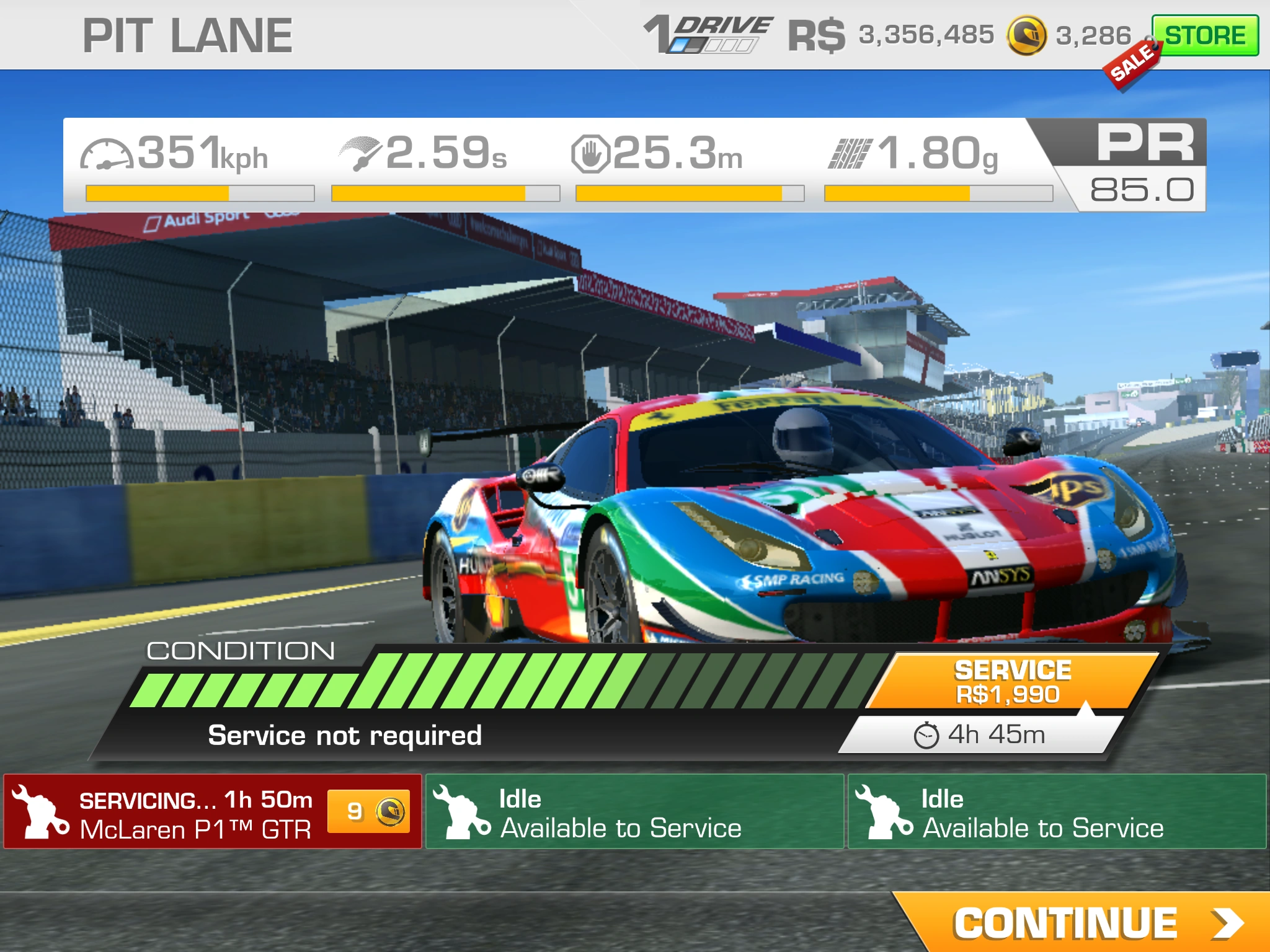Choose the rightmost idle mechanic slot
Screen dimensions: 1270x952
coord(1057,812)
